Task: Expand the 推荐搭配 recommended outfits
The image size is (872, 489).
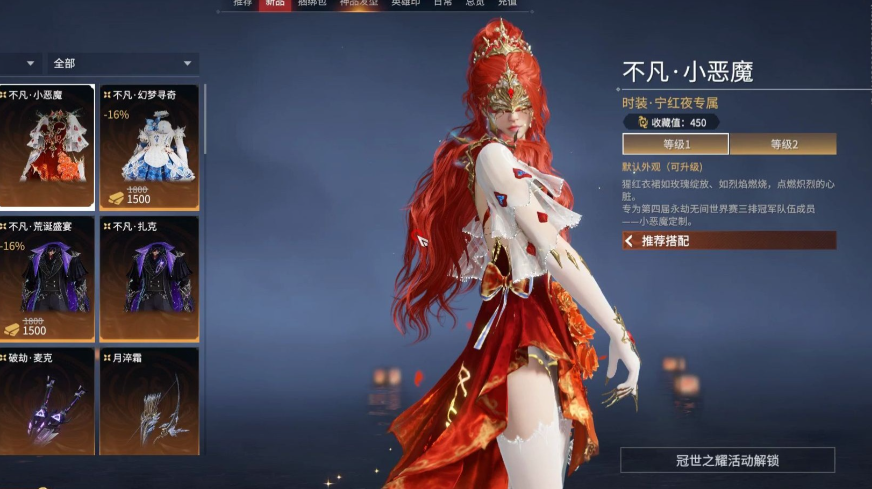Action: pos(728,241)
